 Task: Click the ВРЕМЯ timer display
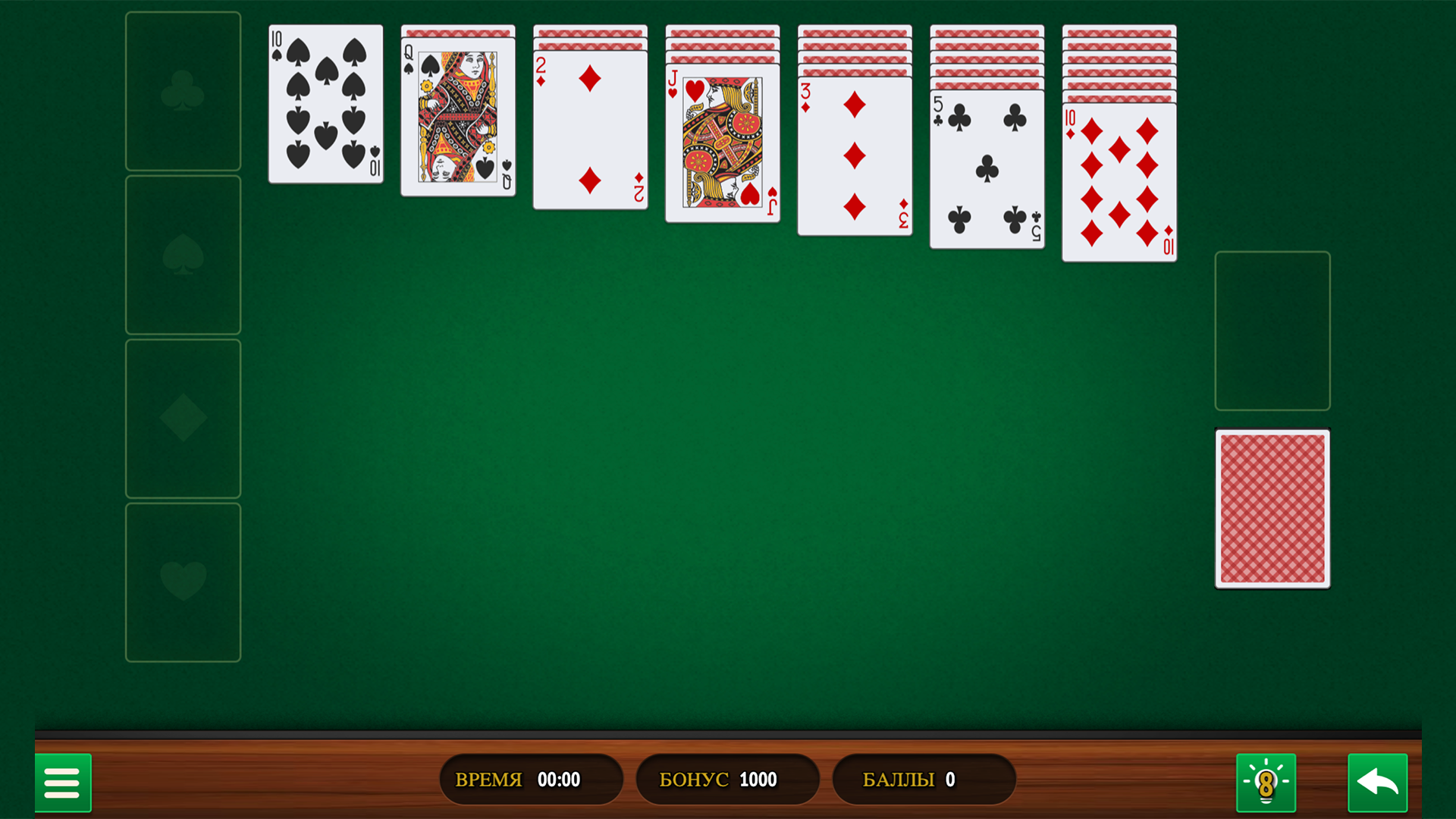click(531, 779)
